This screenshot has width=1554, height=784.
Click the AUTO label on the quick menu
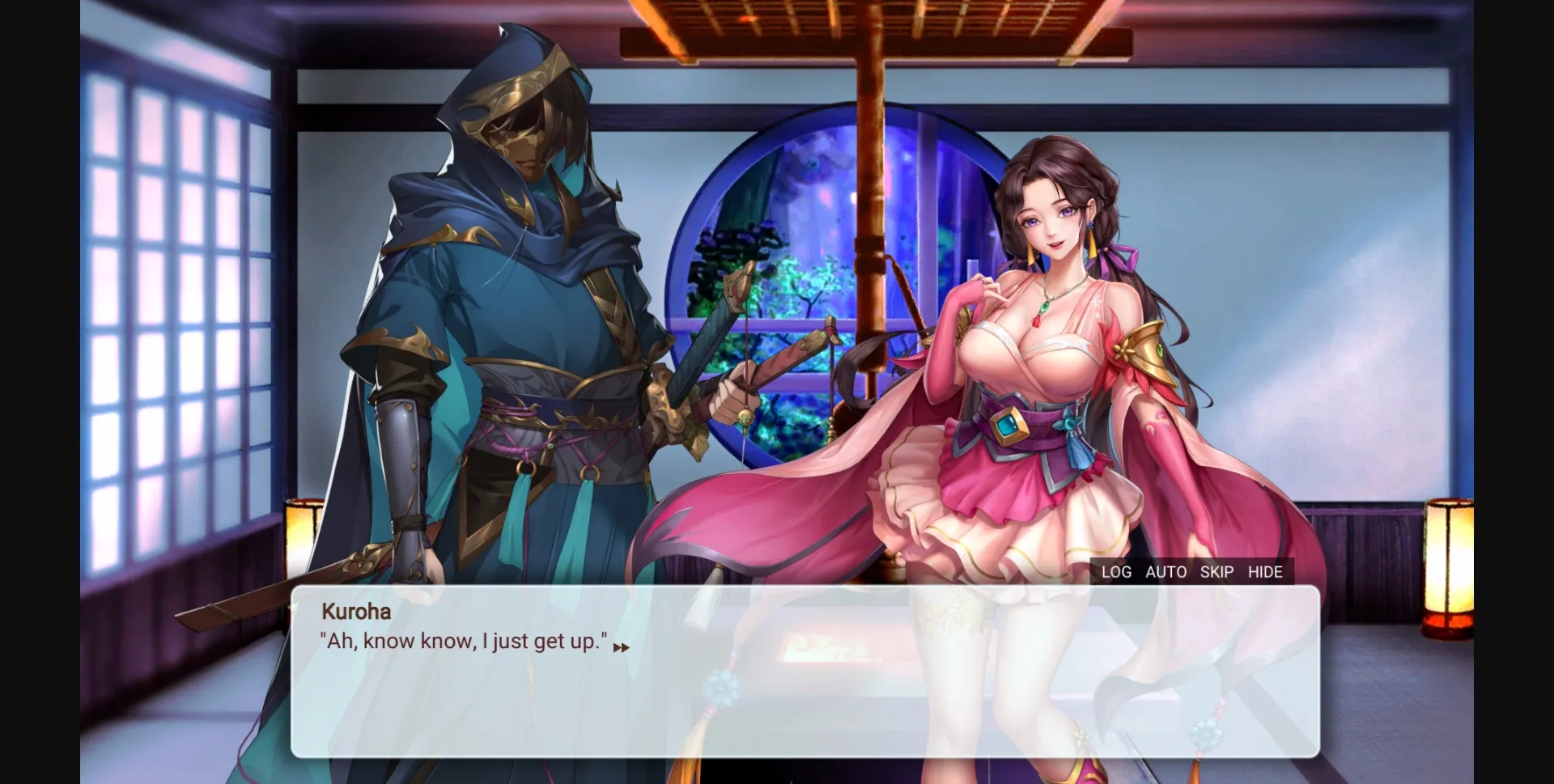coord(1165,572)
